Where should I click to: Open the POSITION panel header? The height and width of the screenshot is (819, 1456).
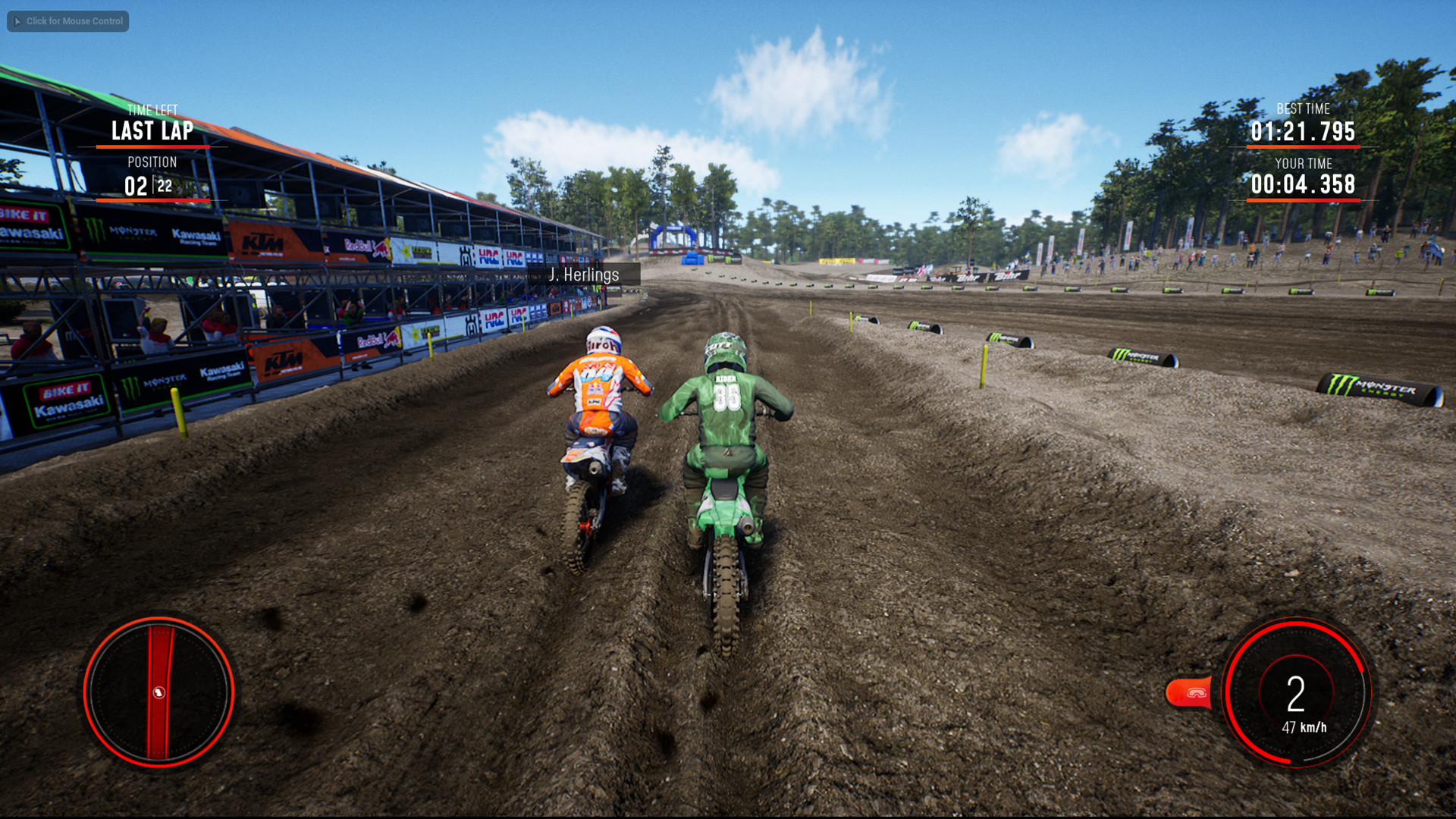(x=152, y=162)
